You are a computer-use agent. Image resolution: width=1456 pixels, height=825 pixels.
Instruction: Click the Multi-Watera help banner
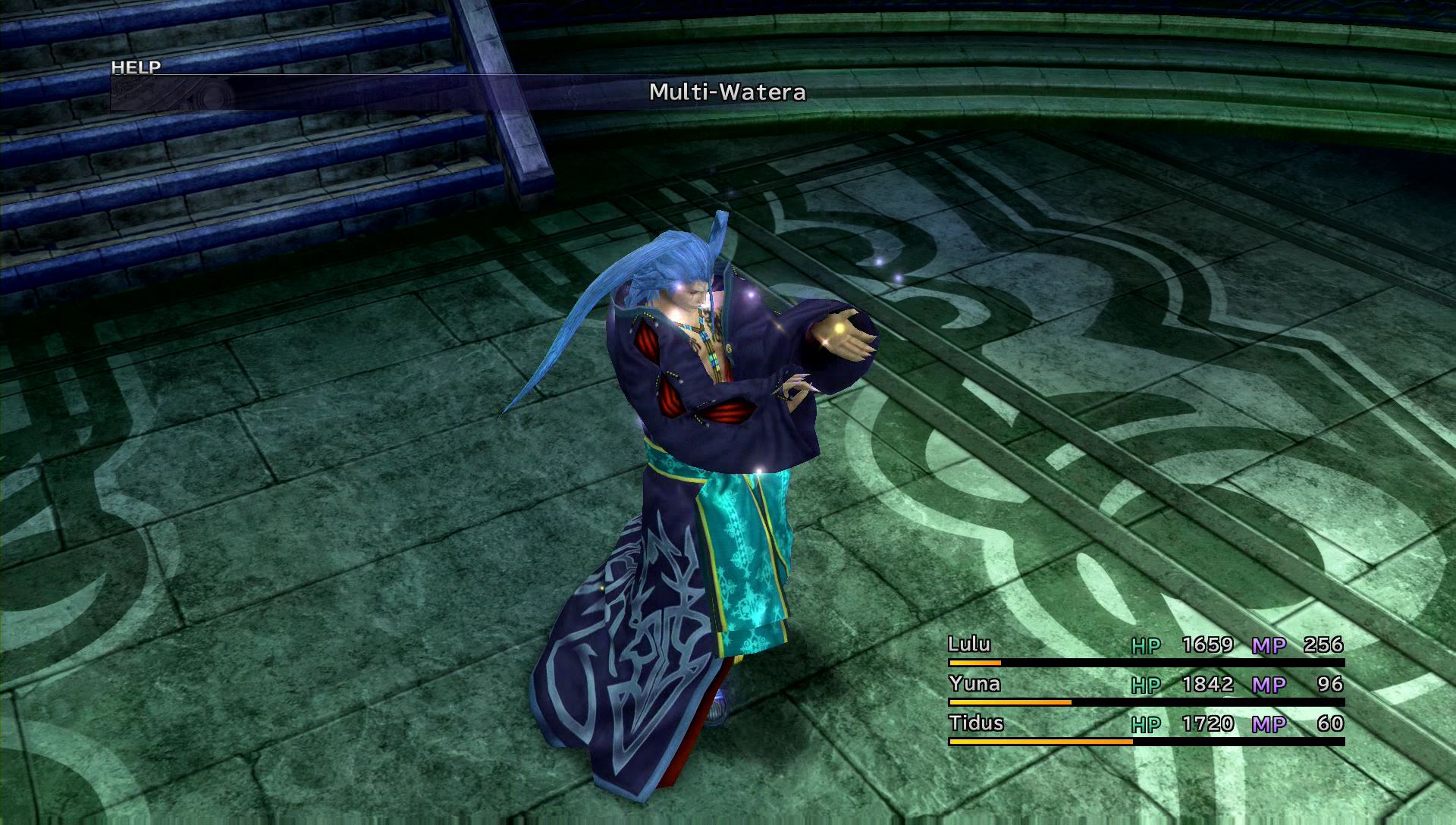726,93
